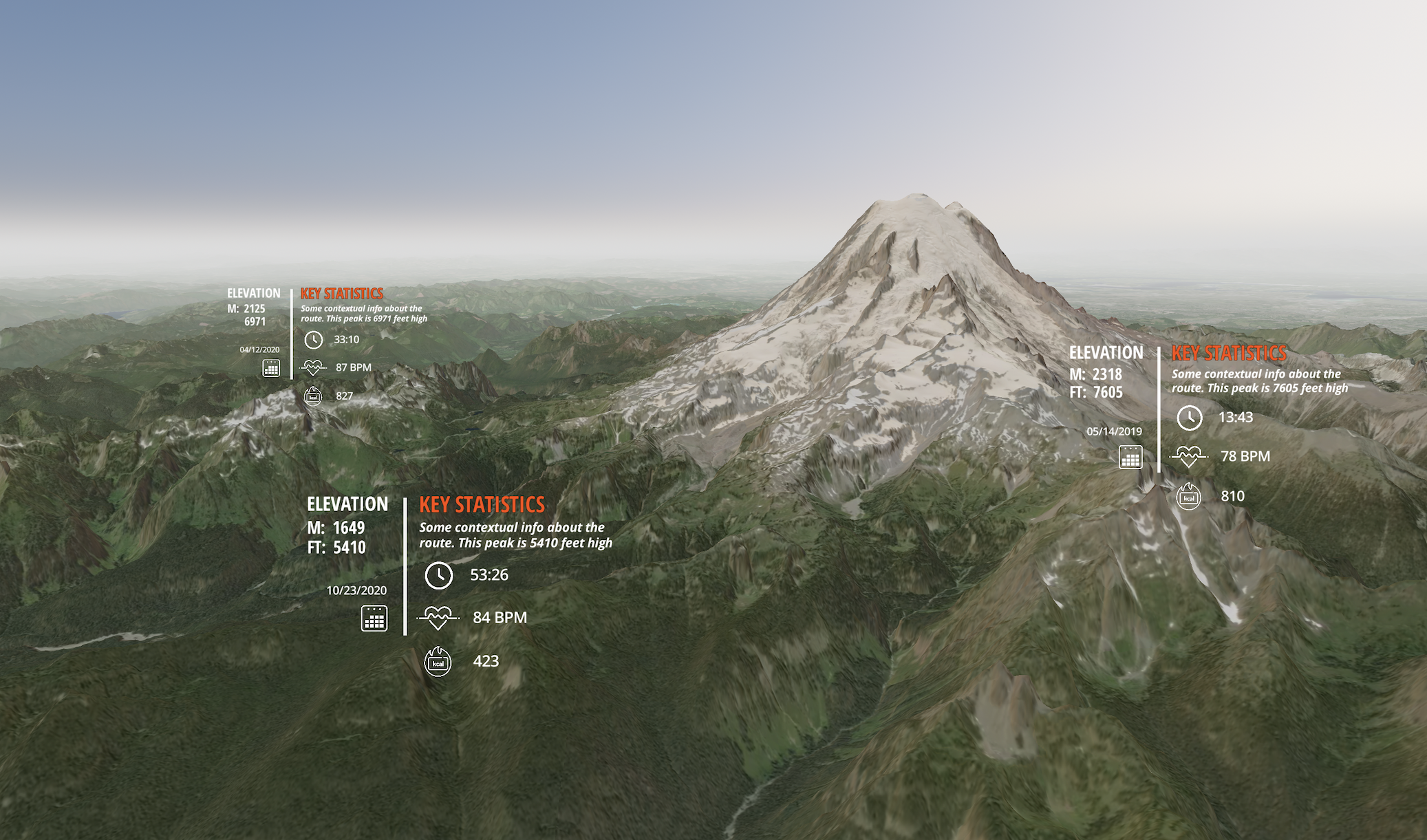1427x840 pixels.
Task: Select Key Statistics heading for 5410 feet peak
Action: 482,504
